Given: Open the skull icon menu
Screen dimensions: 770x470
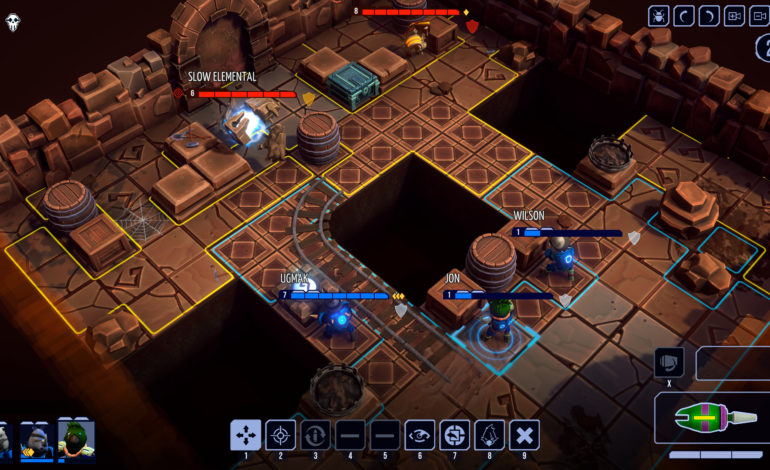Looking at the screenshot, I should (x=13, y=22).
